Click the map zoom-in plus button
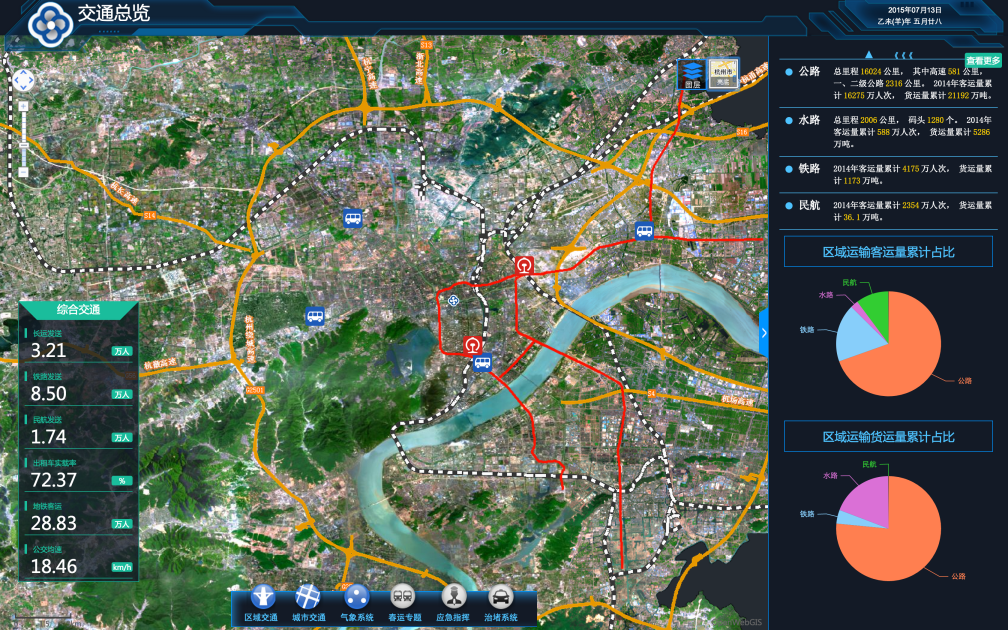The height and width of the screenshot is (630, 1008). (x=23, y=105)
